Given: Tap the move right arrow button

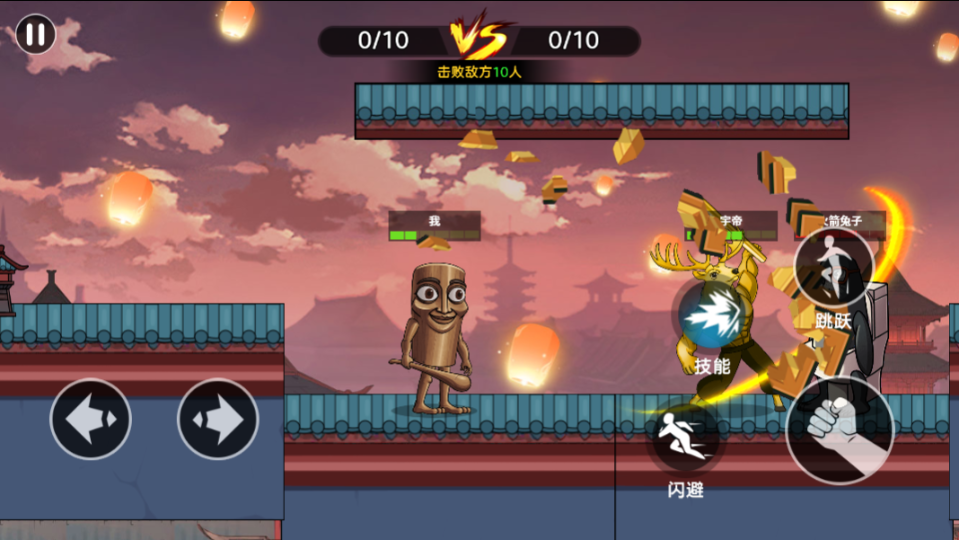Looking at the screenshot, I should pos(218,418).
